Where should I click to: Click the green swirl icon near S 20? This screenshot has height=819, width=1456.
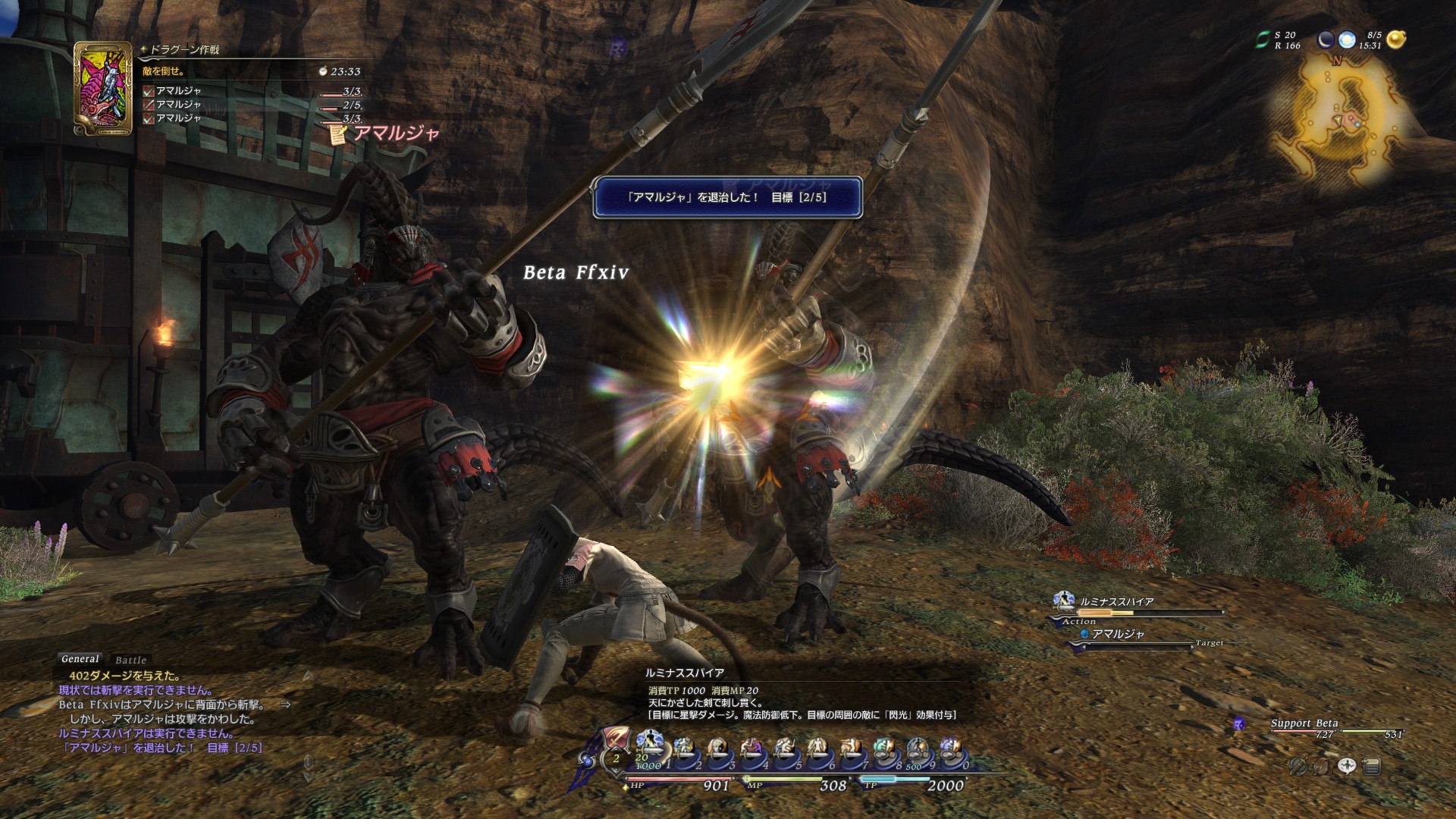tap(1263, 39)
